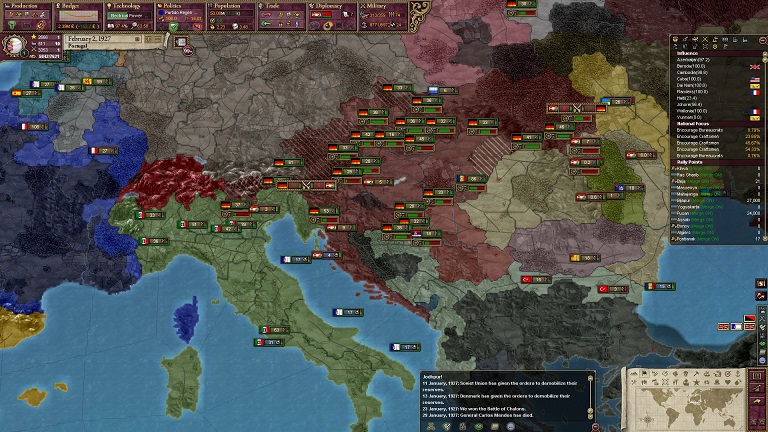Click the Portugal flag shield
This screenshot has height=432, width=768.
[16, 44]
